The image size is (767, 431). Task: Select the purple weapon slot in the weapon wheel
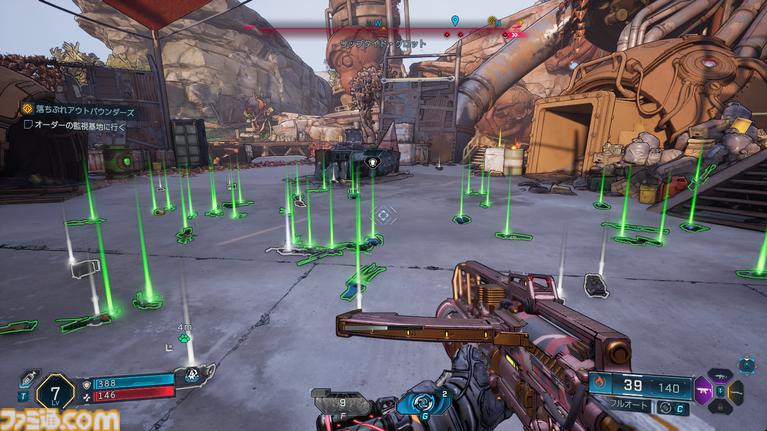tap(704, 391)
